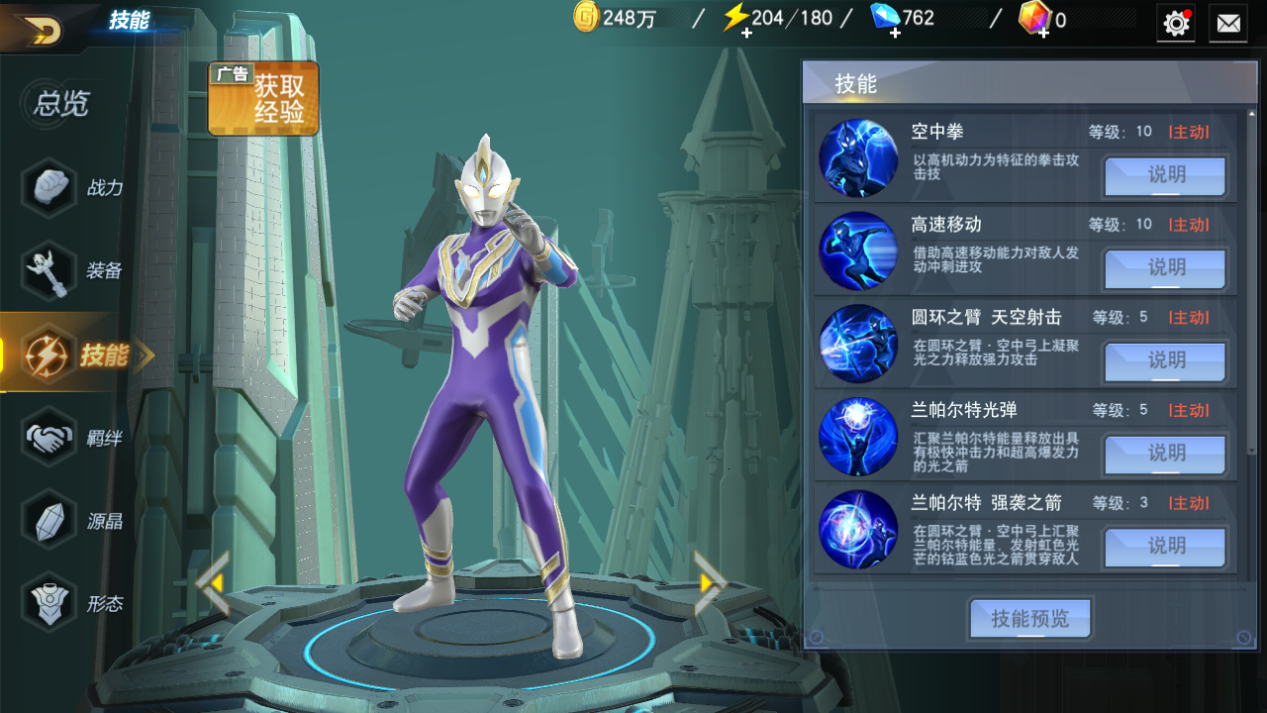Open the 技能预览 skill preview

1030,619
